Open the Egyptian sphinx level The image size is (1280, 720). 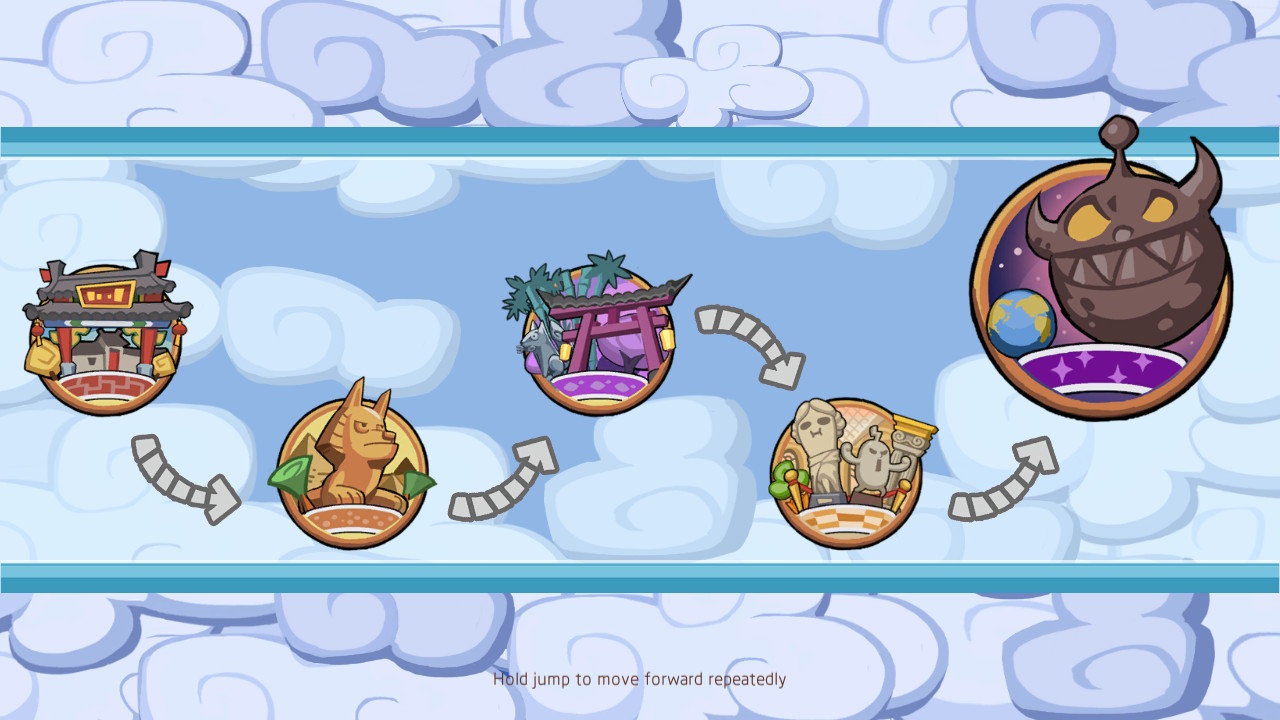352,470
